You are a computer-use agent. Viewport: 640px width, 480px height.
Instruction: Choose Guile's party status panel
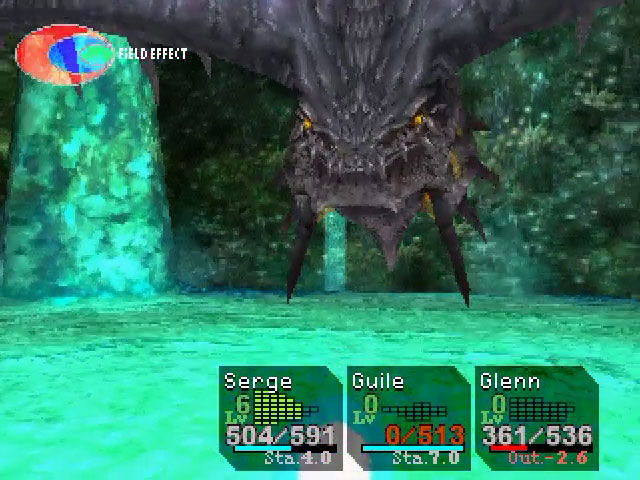409,418
